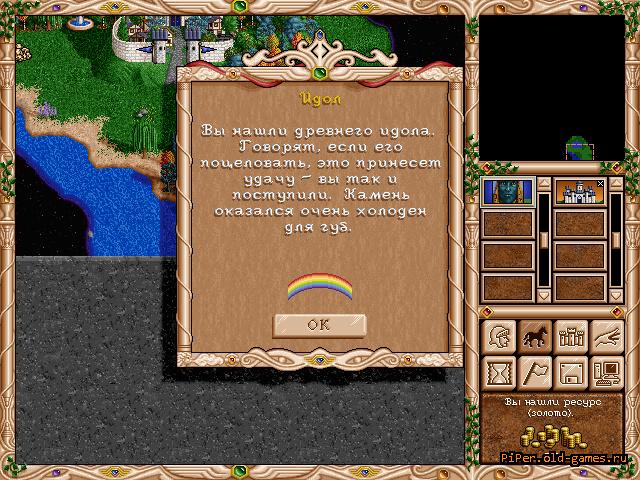Open the minimap in the corner
The width and height of the screenshot is (640, 480).
click(x=551, y=89)
